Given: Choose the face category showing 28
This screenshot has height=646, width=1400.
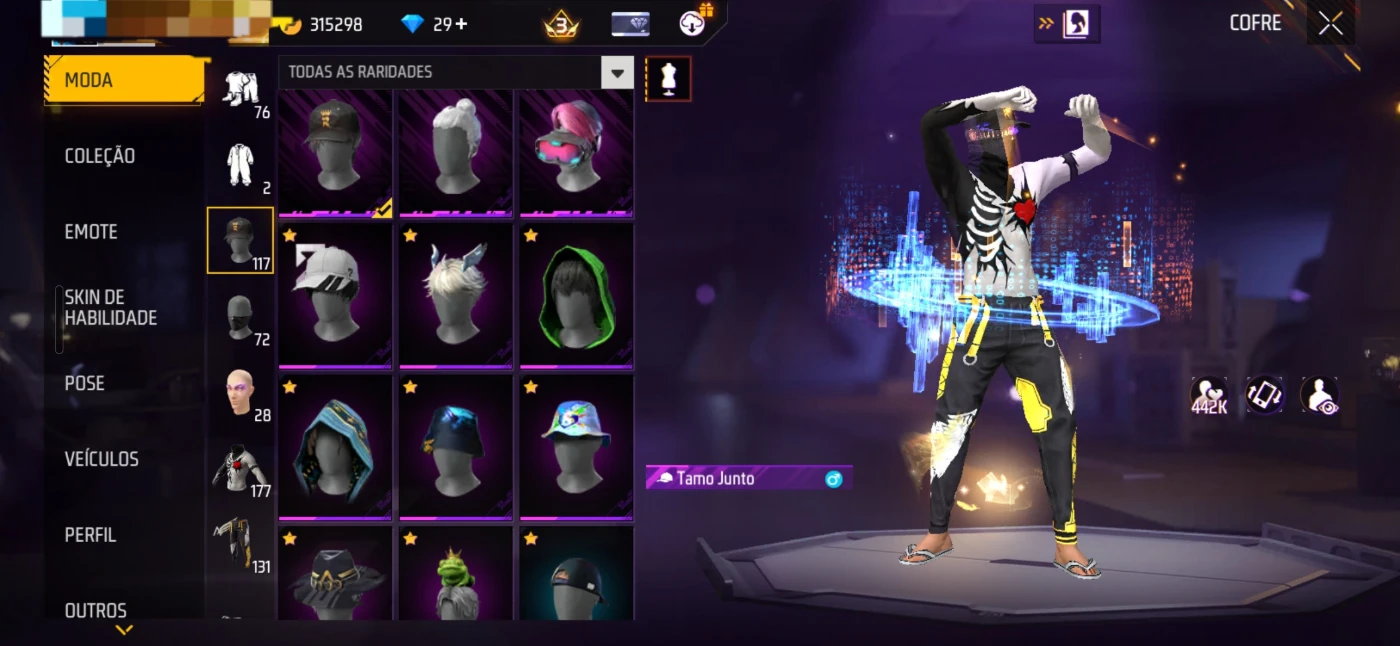Looking at the screenshot, I should [x=240, y=392].
